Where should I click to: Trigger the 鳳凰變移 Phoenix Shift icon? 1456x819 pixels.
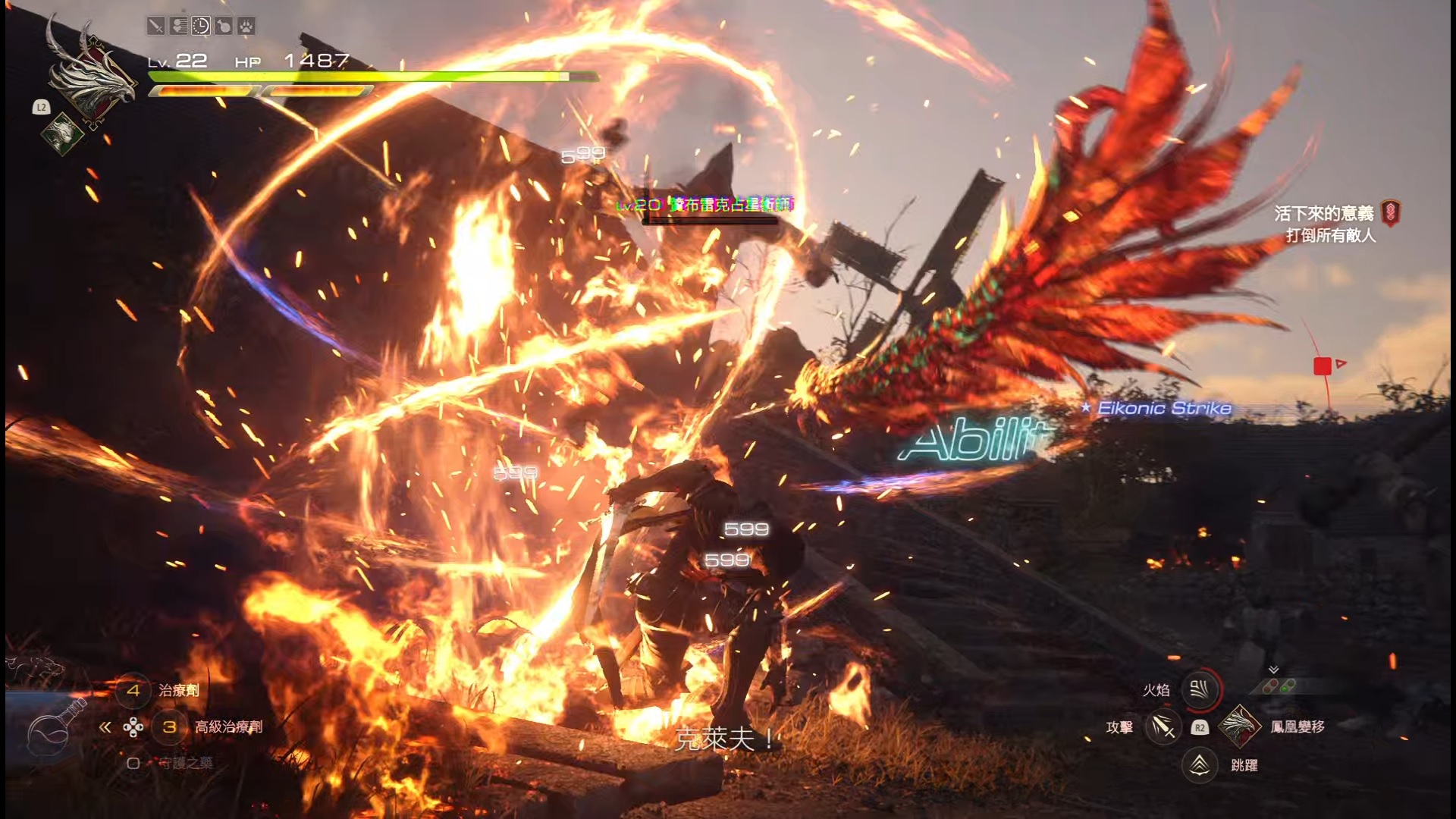click(x=1238, y=726)
